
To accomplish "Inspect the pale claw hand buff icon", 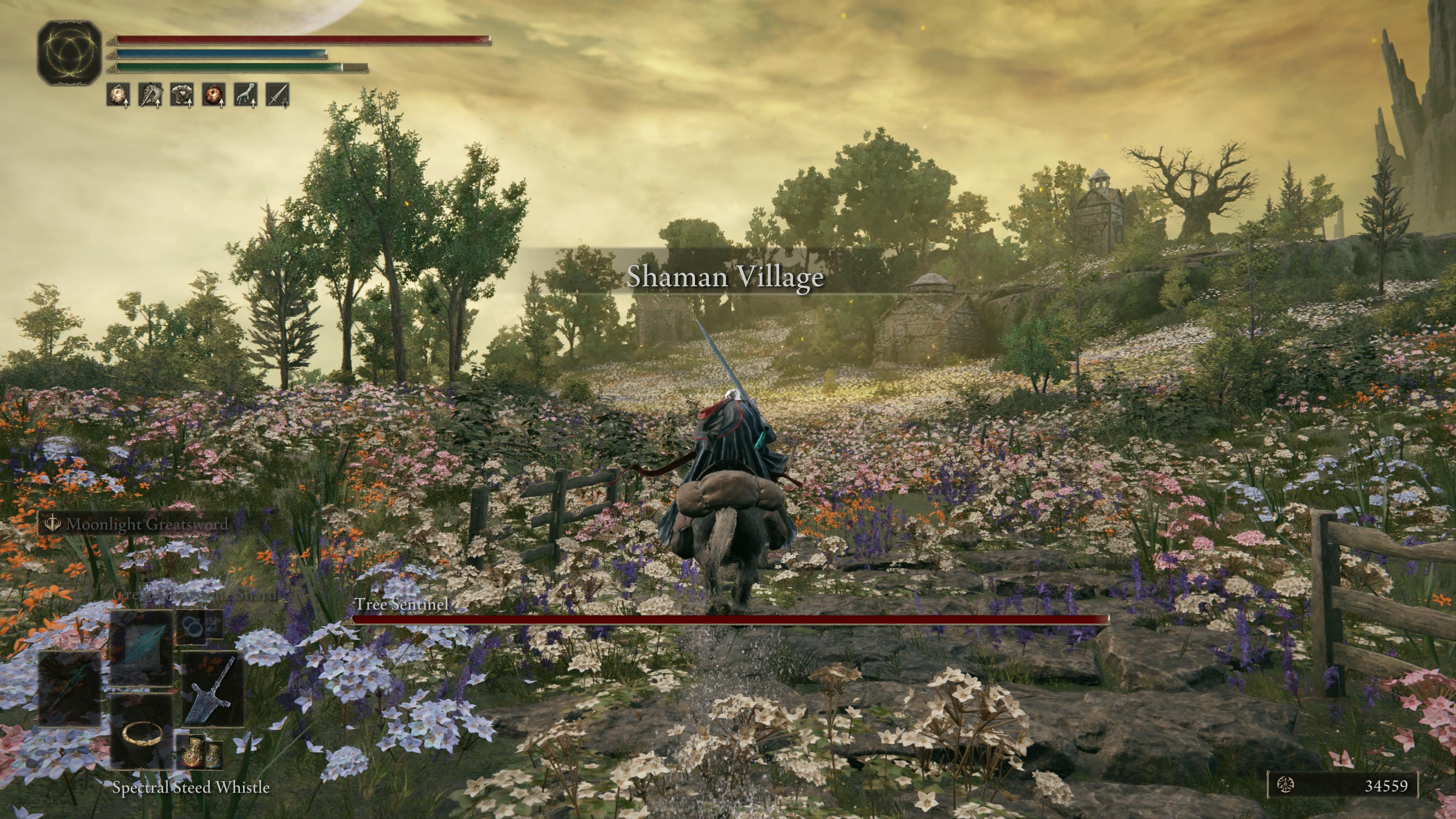I will point(246,94).
